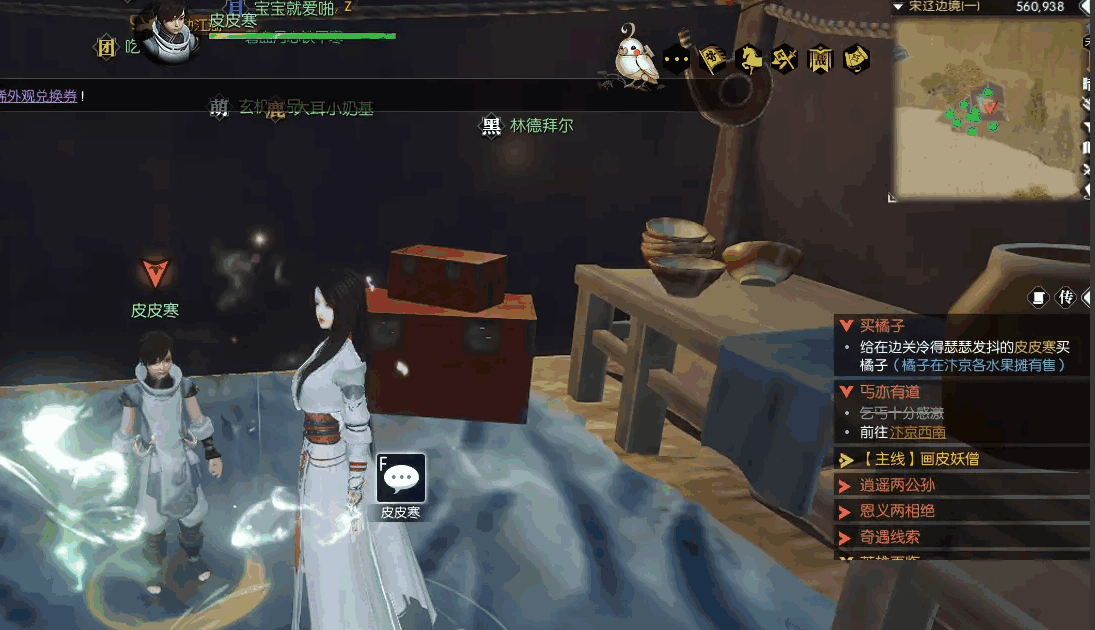Expand the 恩义两相绝 quest
This screenshot has width=1095, height=630.
846,512
